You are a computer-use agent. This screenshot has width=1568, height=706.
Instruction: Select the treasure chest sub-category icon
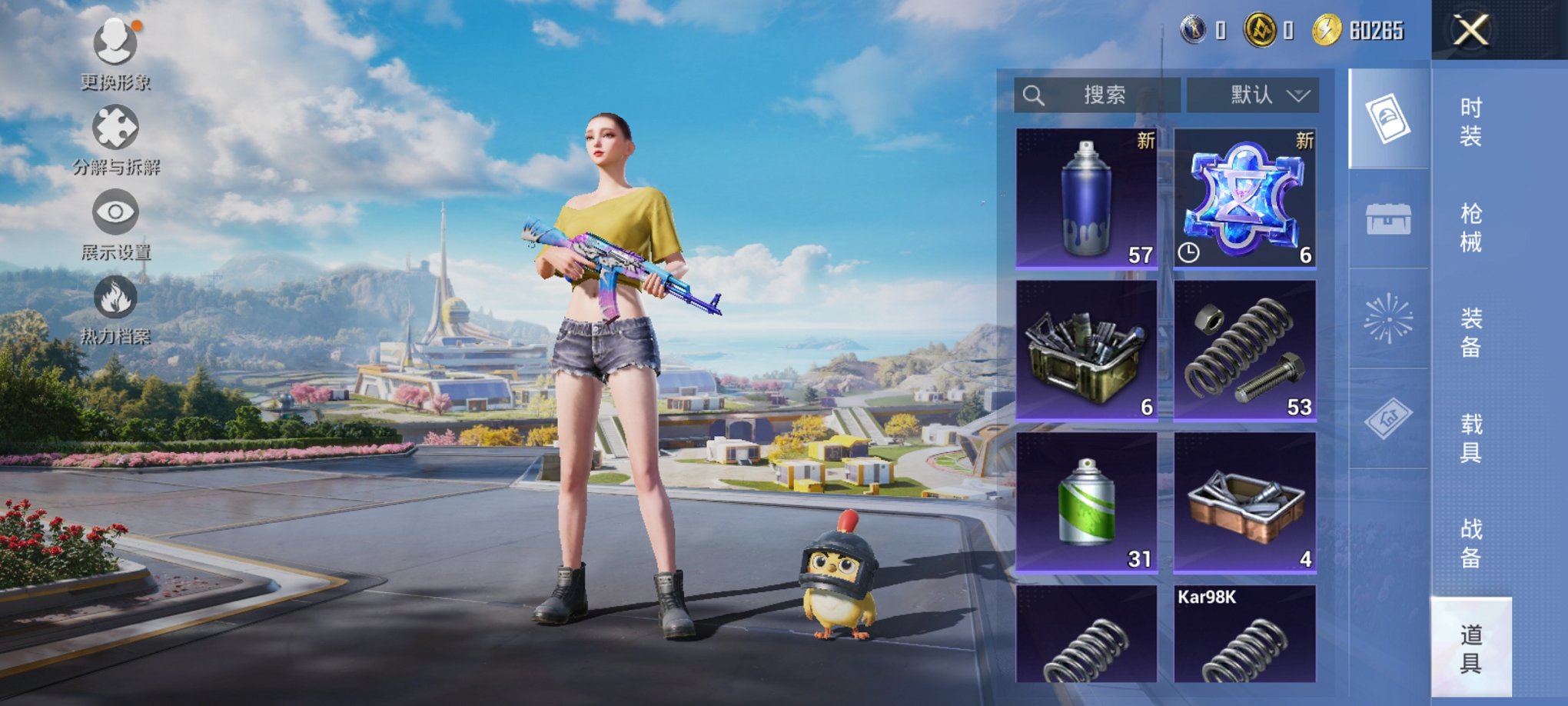[x=1388, y=219]
